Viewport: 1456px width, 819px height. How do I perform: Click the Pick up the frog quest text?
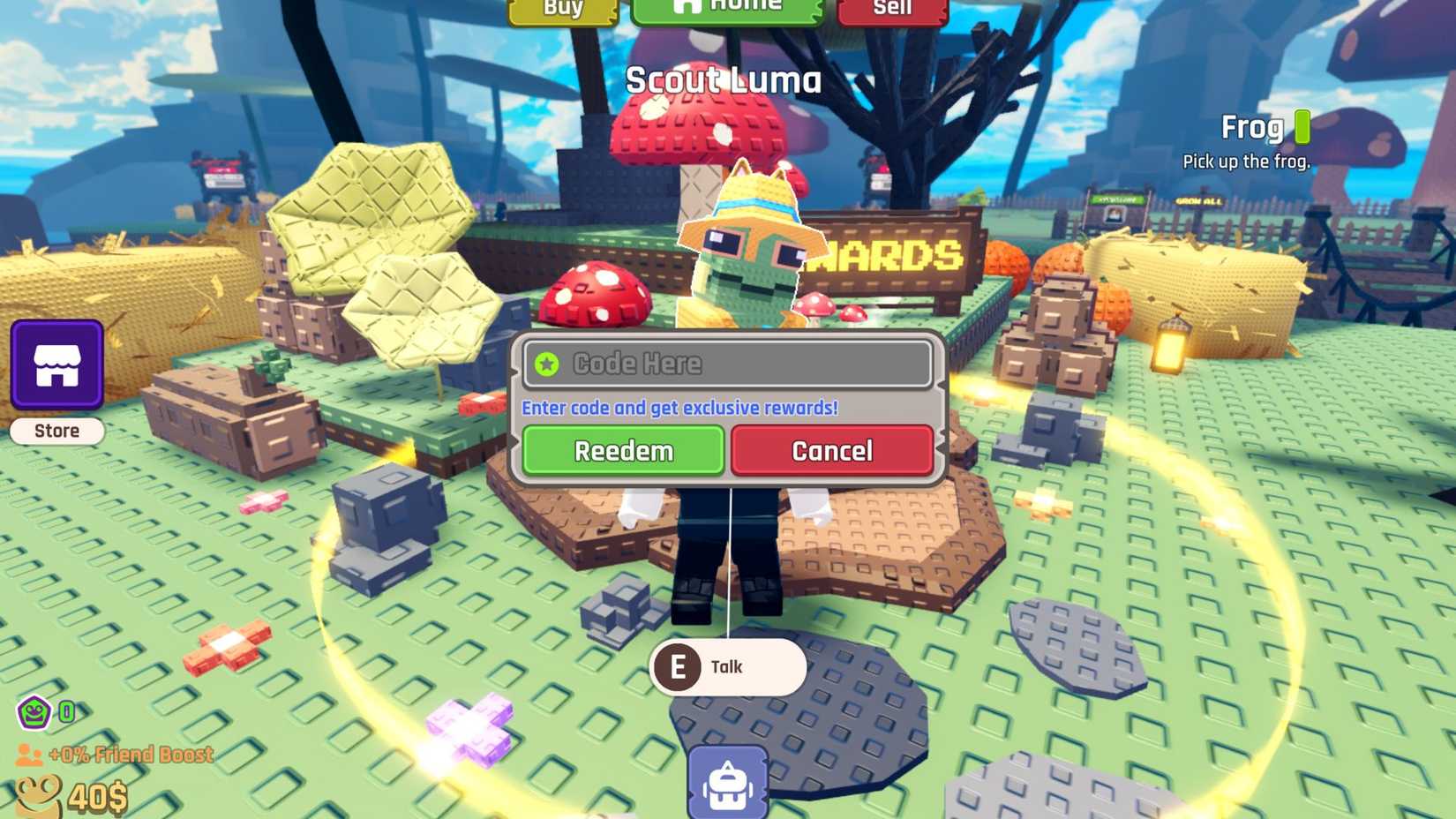[x=1246, y=162]
